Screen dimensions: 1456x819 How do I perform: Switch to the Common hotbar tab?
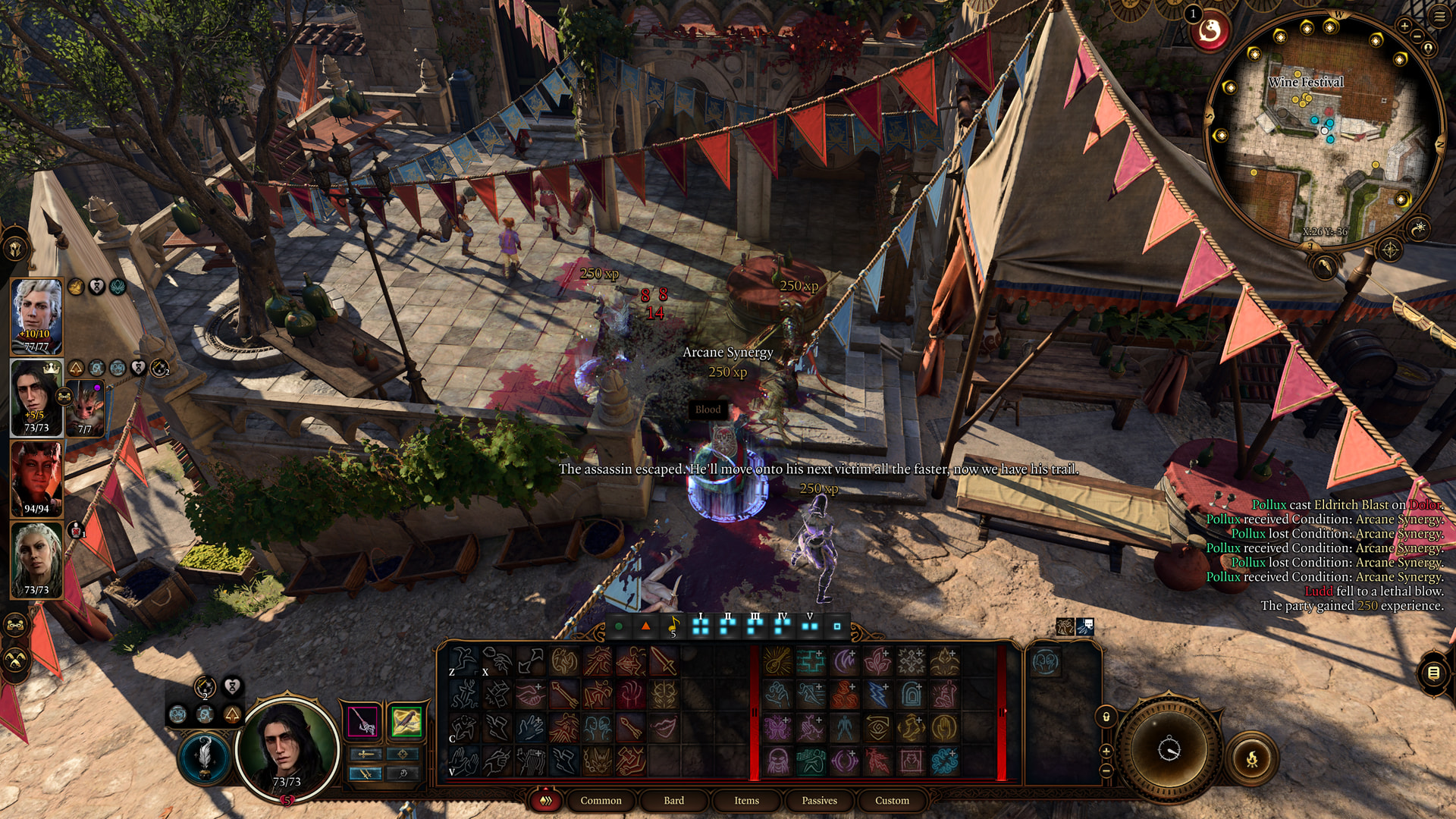click(601, 800)
